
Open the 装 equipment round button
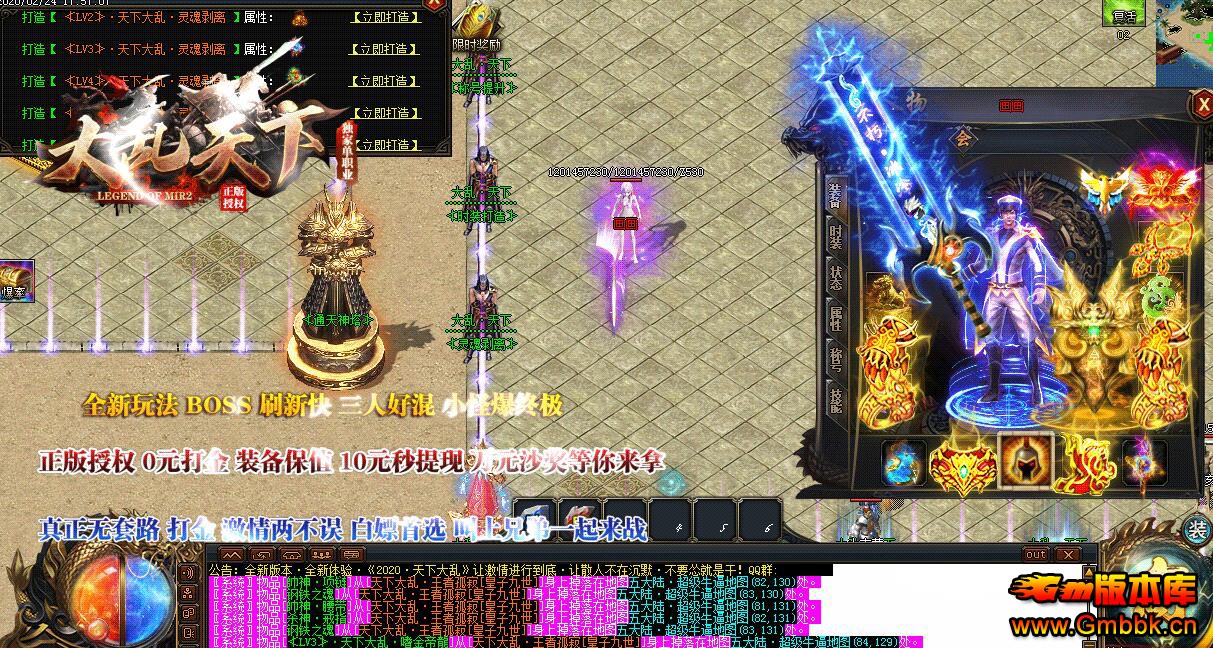pos(1196,531)
